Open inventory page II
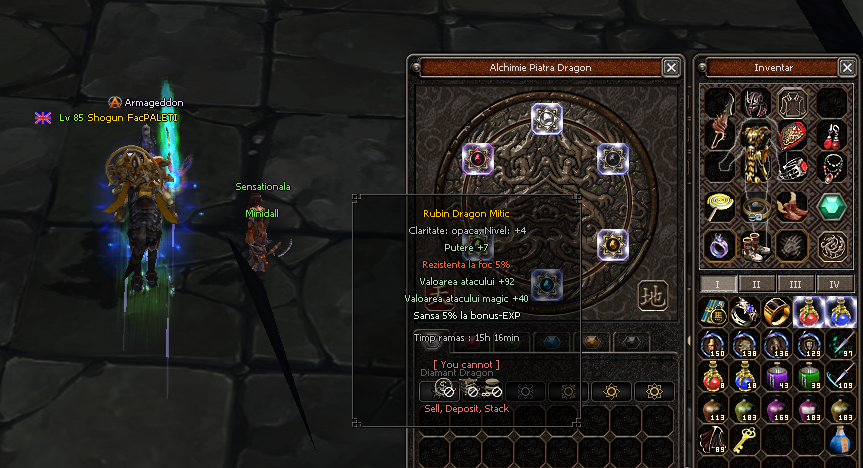 (x=756, y=284)
